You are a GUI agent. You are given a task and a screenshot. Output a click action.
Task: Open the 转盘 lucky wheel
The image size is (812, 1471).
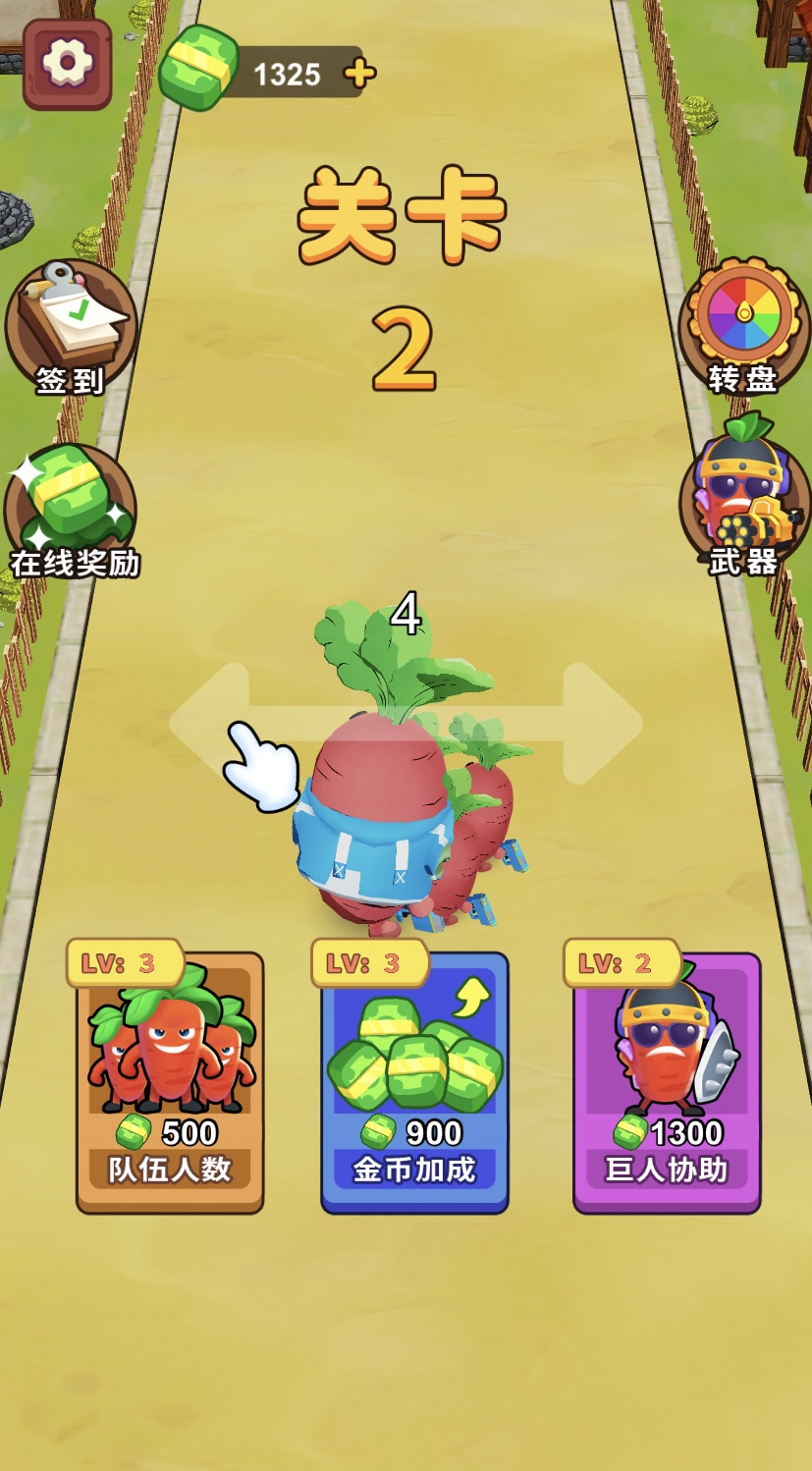743,326
